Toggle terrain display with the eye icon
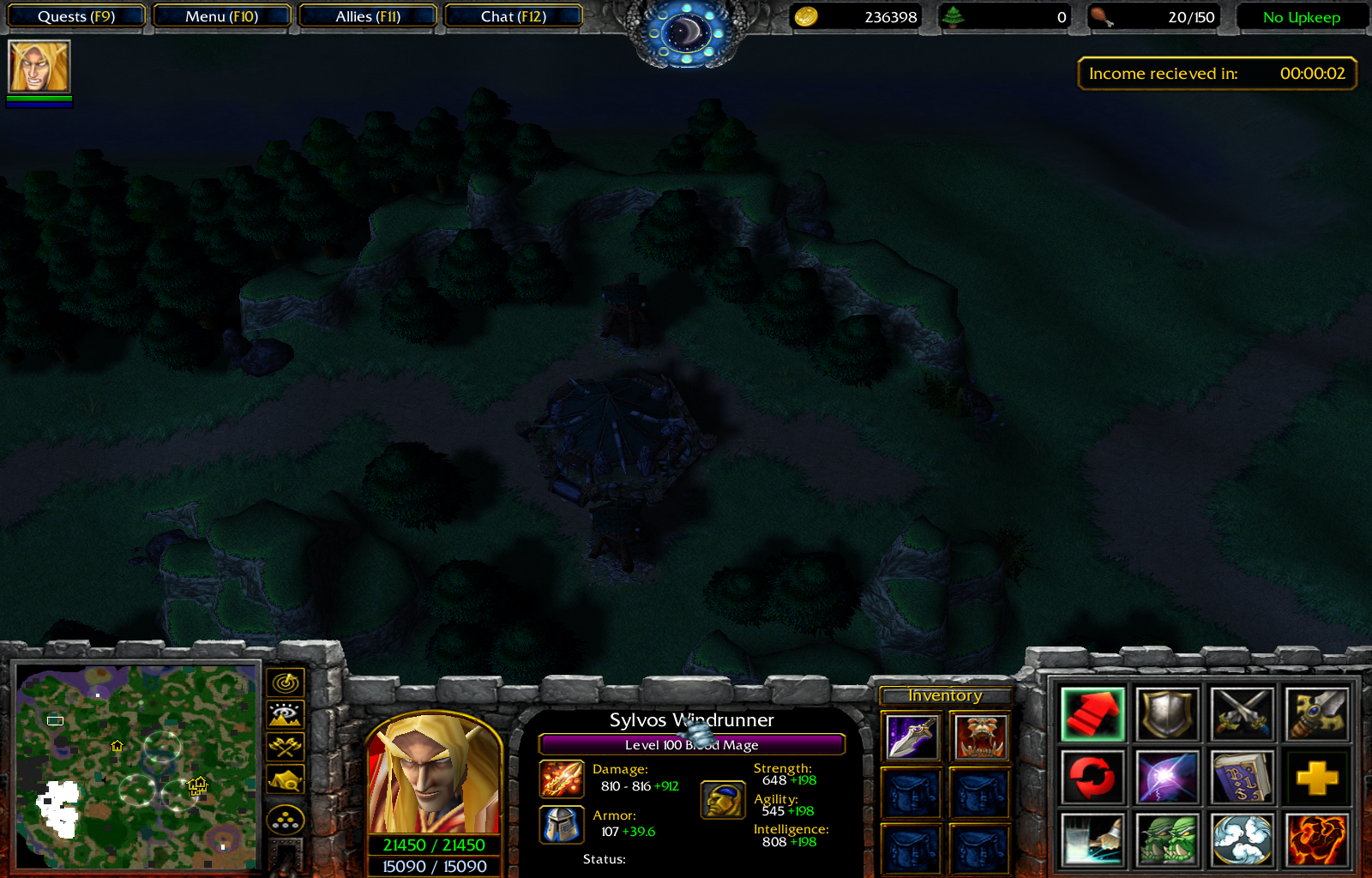Screen dimensions: 1372x878 [285, 713]
